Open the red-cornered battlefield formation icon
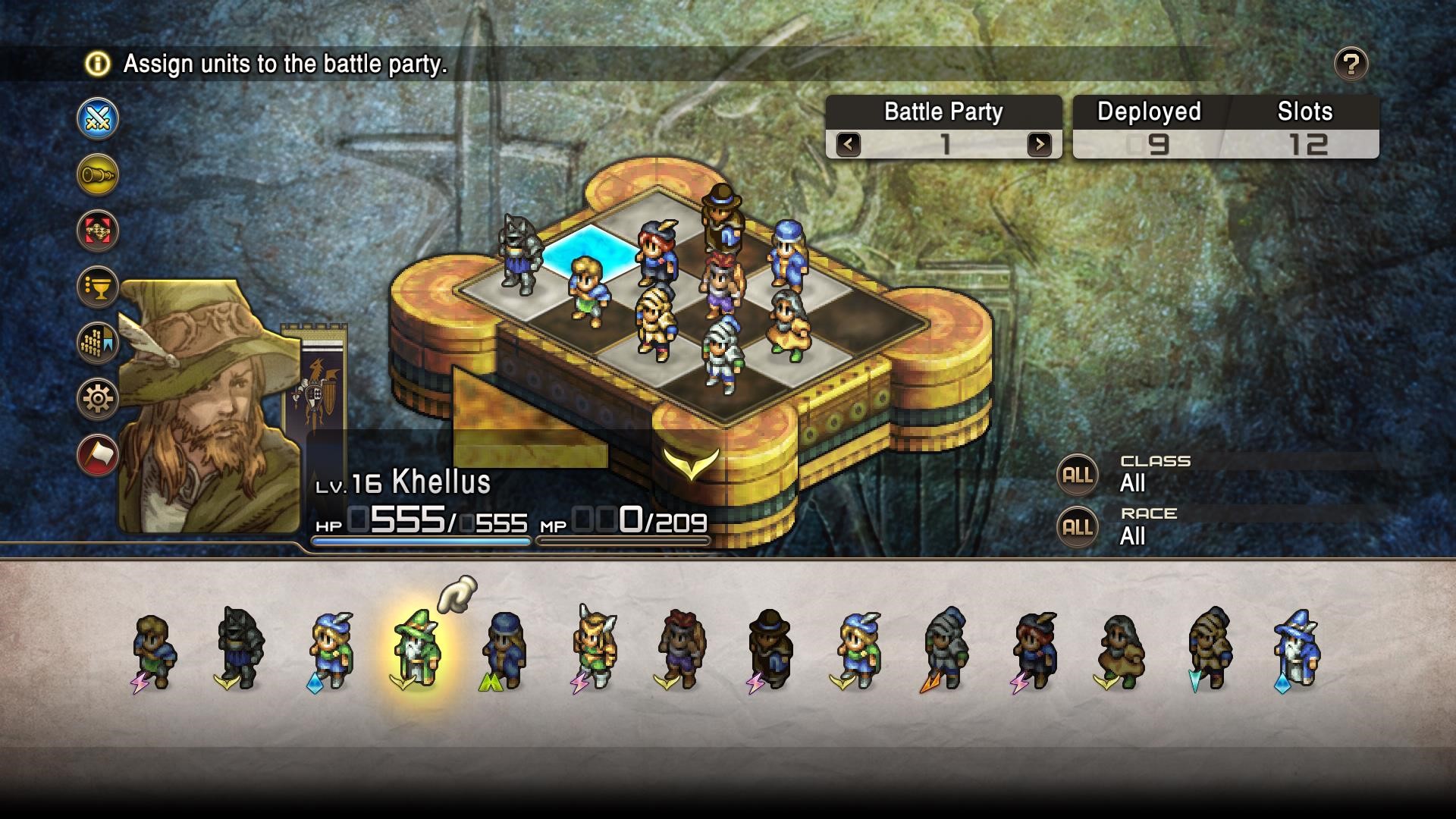This screenshot has width=1456, height=819. (x=98, y=231)
